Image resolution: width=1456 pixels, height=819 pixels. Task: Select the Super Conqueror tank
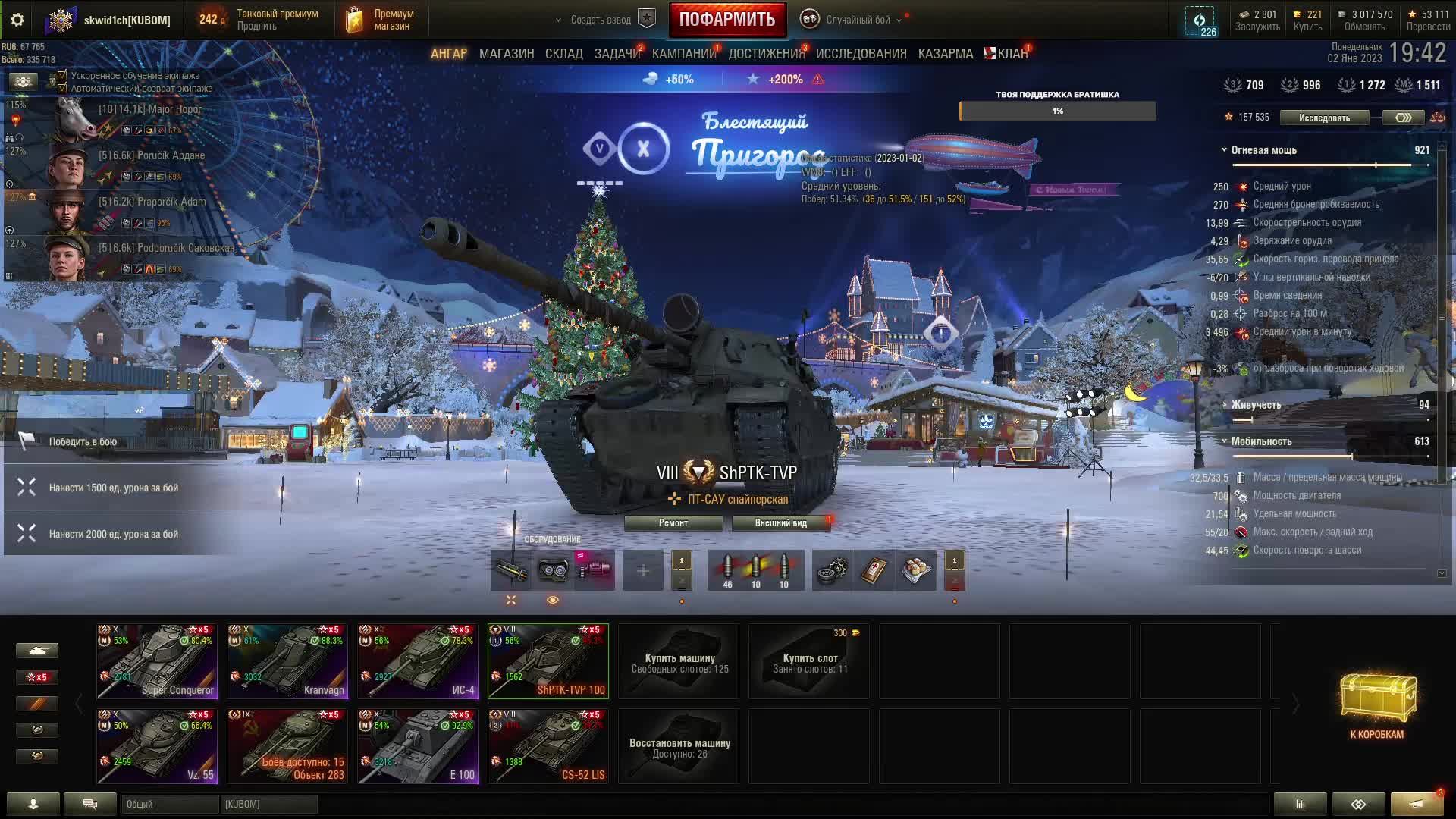(x=157, y=661)
